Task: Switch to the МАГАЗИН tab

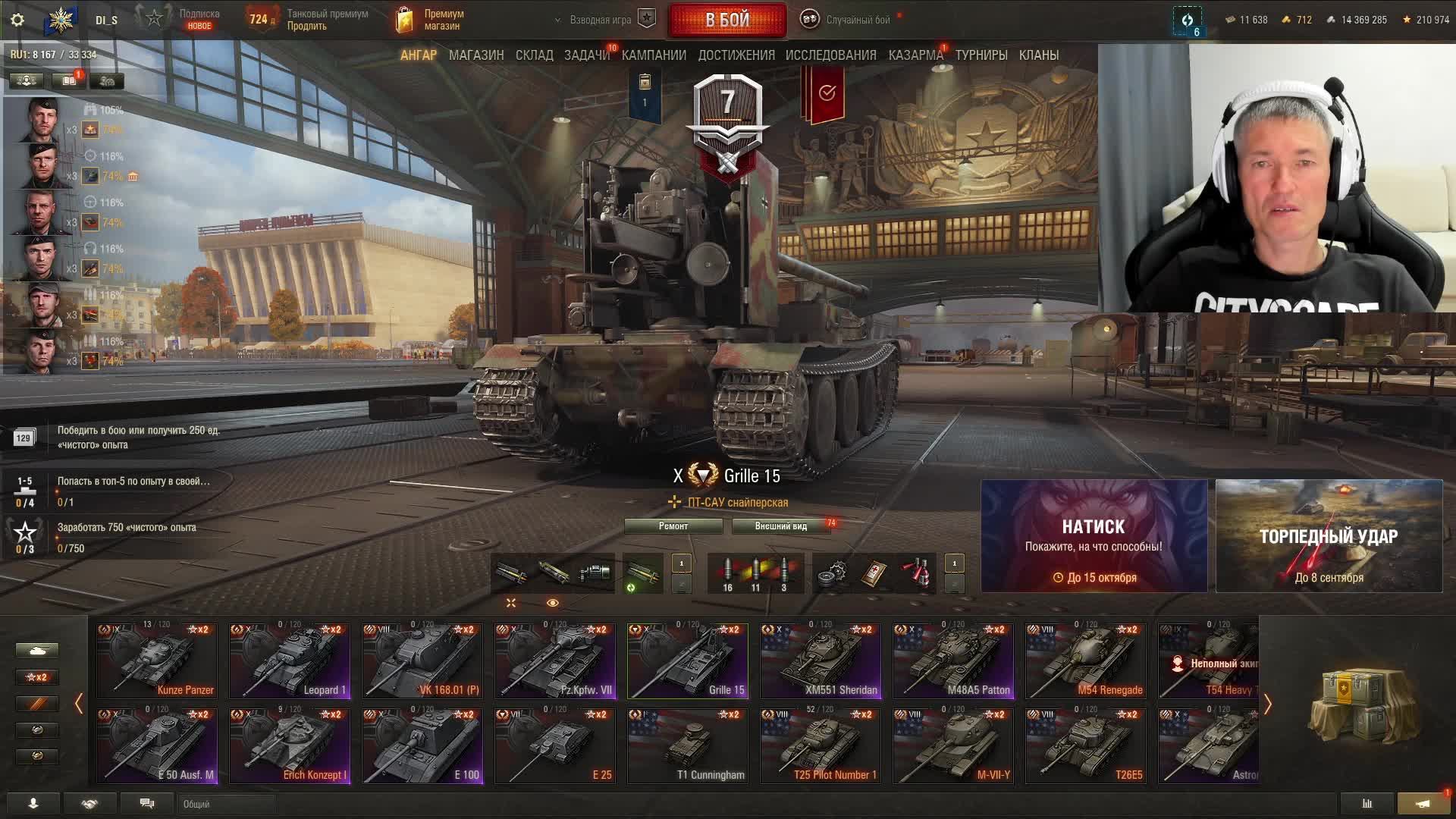Action: point(475,55)
